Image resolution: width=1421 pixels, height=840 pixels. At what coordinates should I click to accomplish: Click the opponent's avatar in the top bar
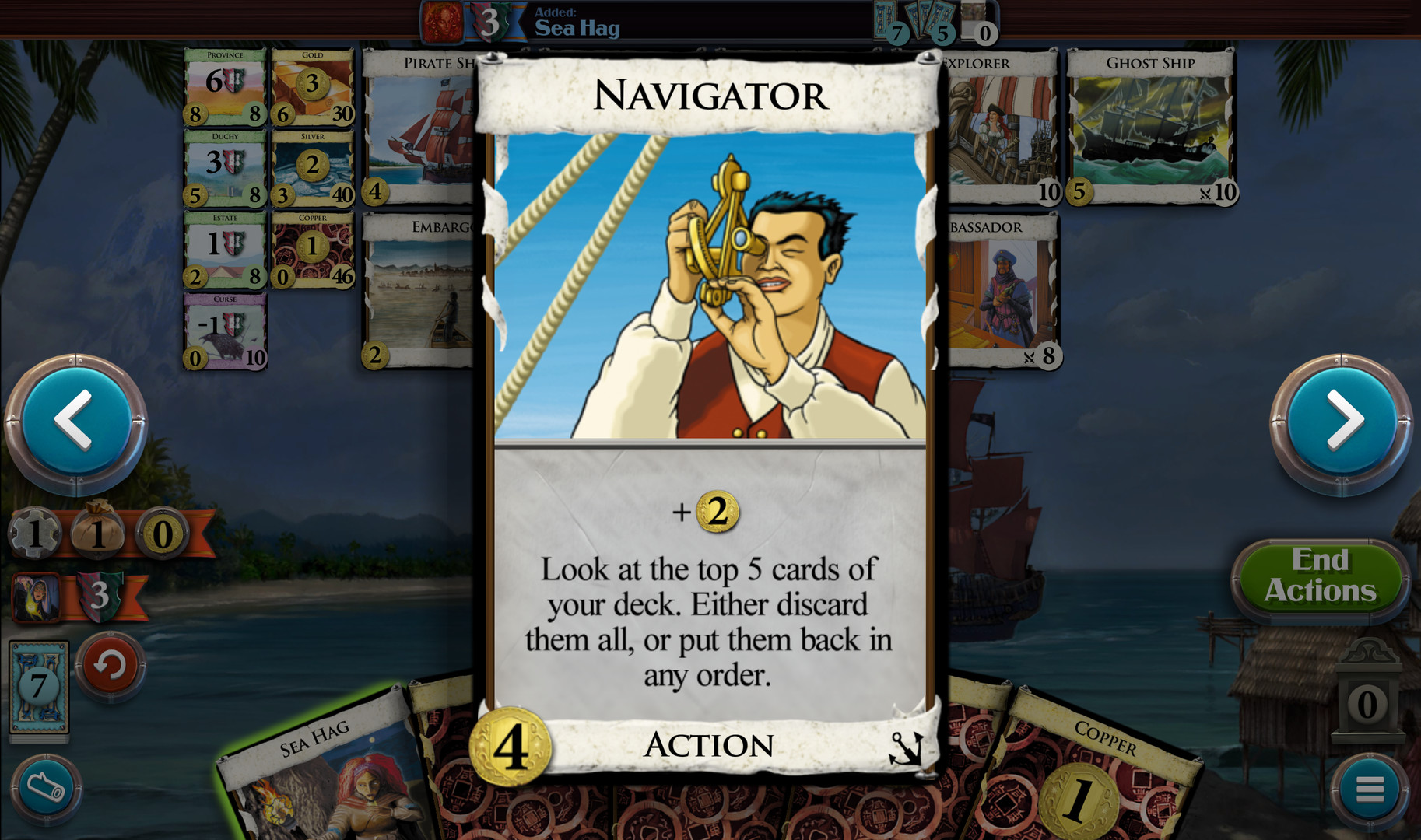pyautogui.click(x=441, y=19)
